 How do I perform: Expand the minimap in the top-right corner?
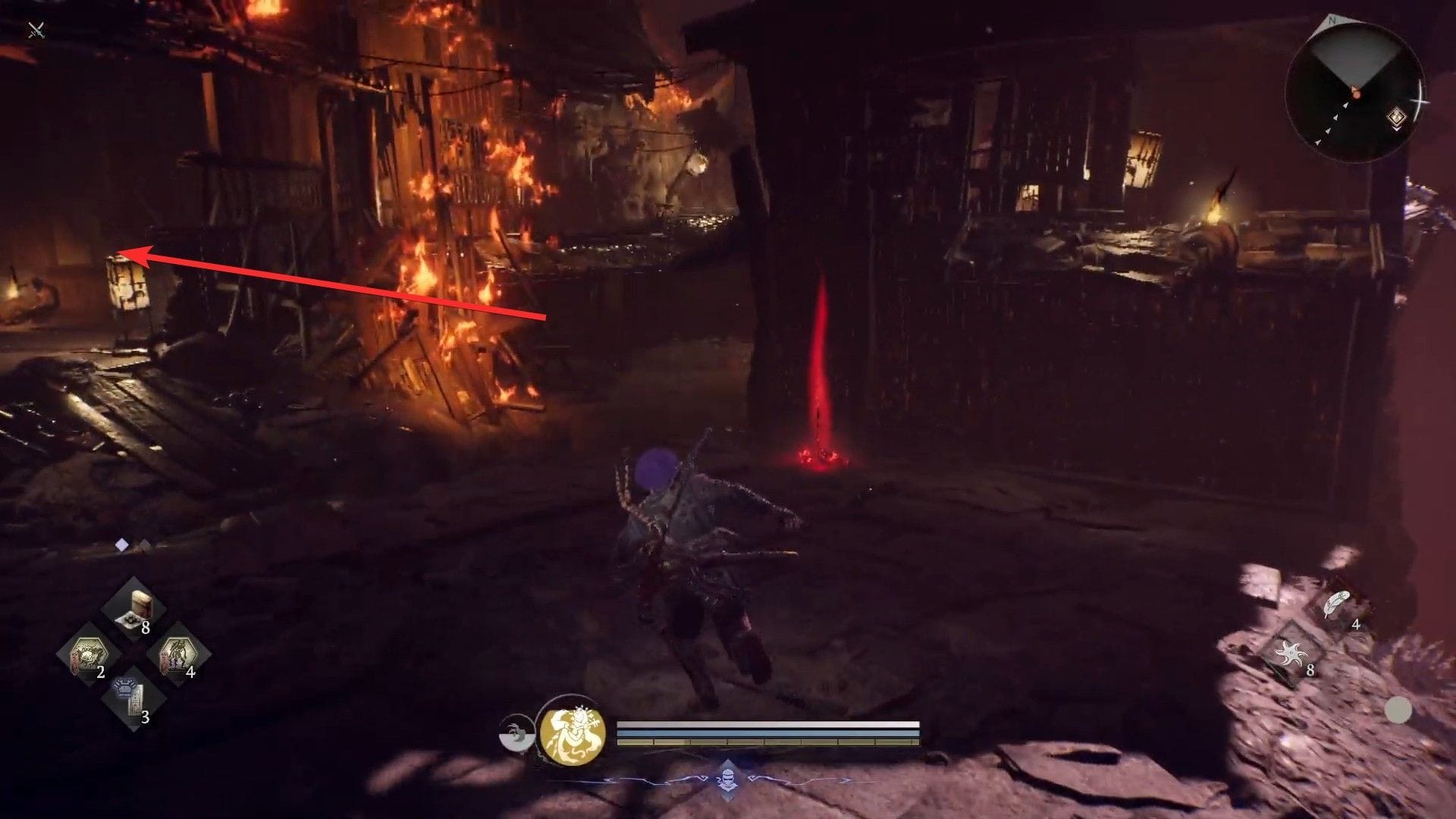click(x=1357, y=87)
